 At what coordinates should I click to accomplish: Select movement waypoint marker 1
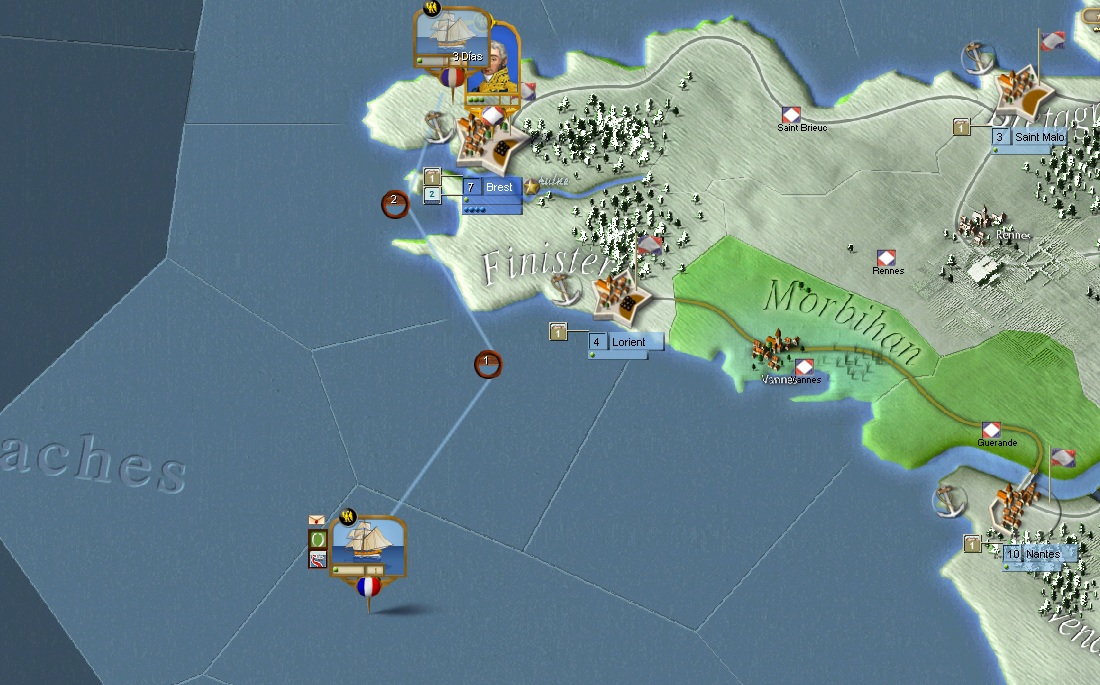(487, 364)
